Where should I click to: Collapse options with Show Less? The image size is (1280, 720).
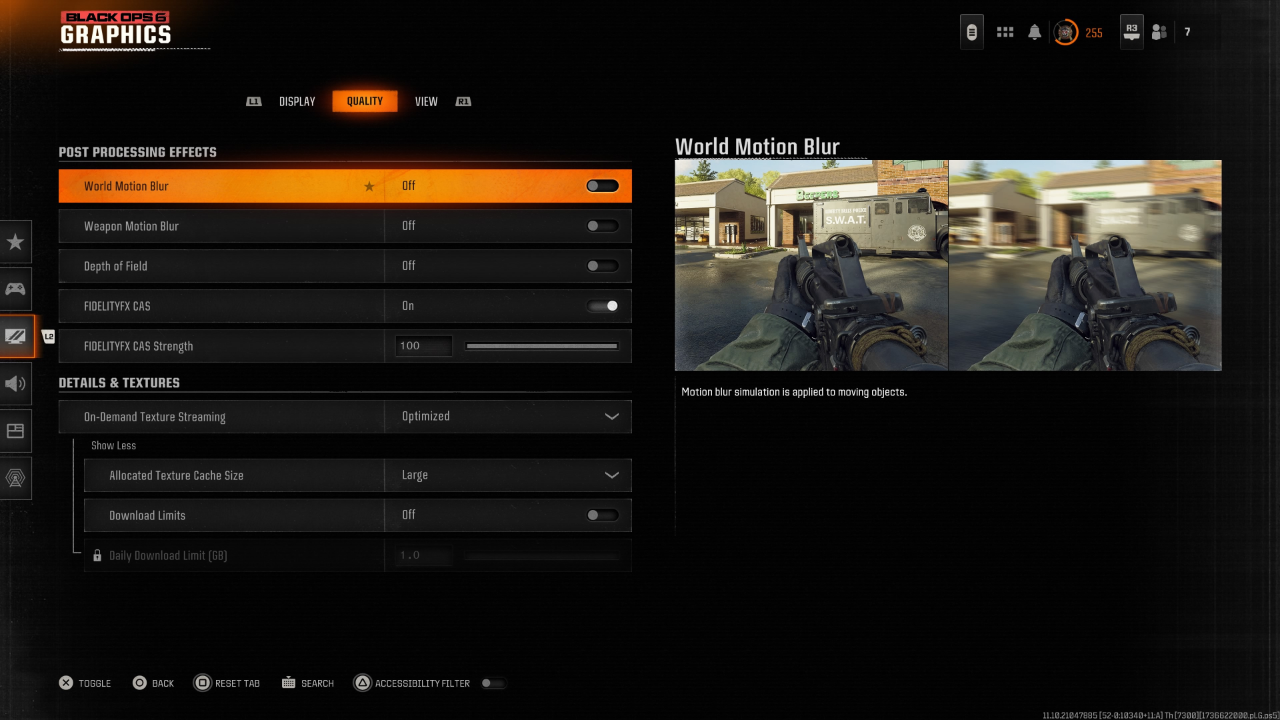(x=113, y=446)
